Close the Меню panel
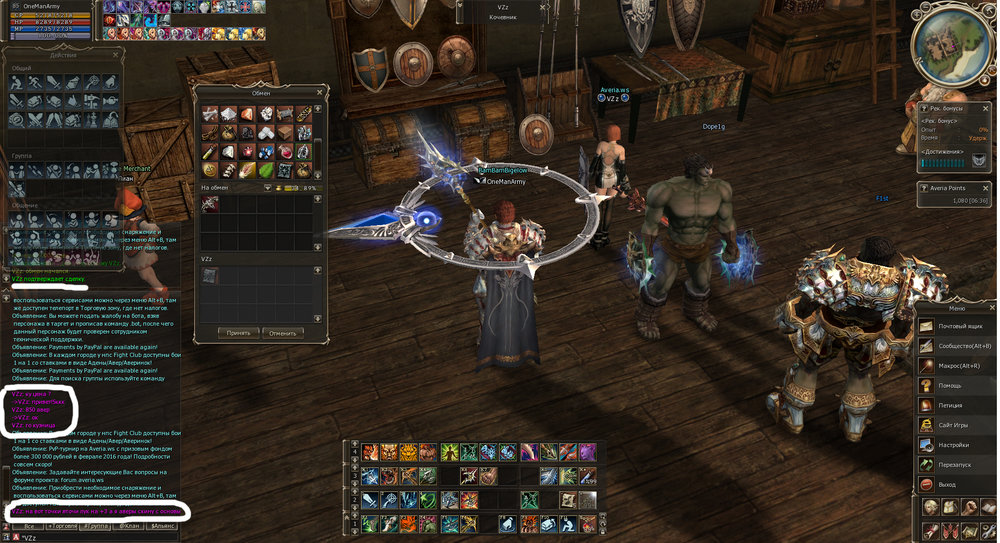The width and height of the screenshot is (1000, 543). click(x=992, y=308)
